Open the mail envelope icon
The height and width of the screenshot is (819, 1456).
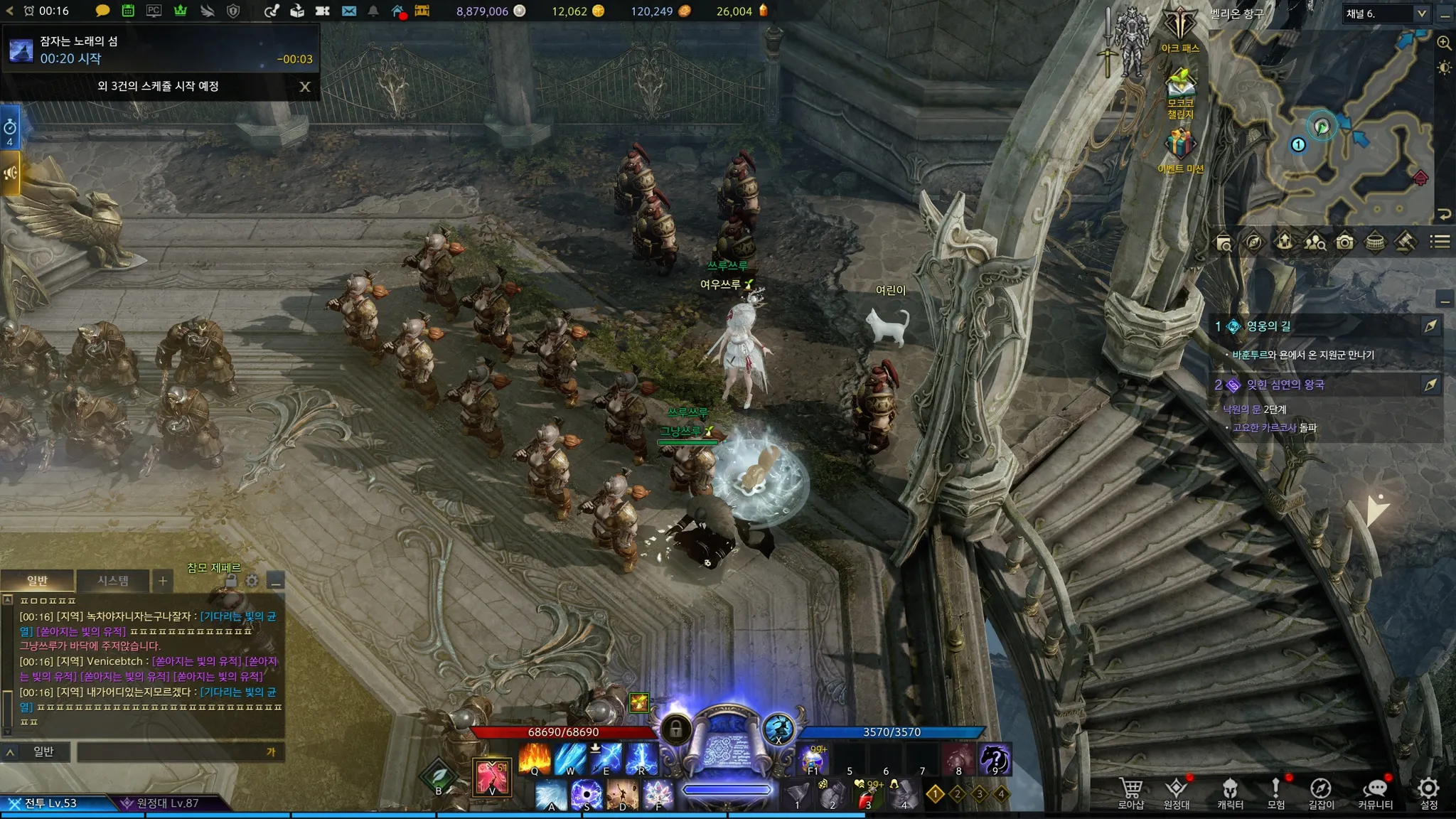coord(349,11)
